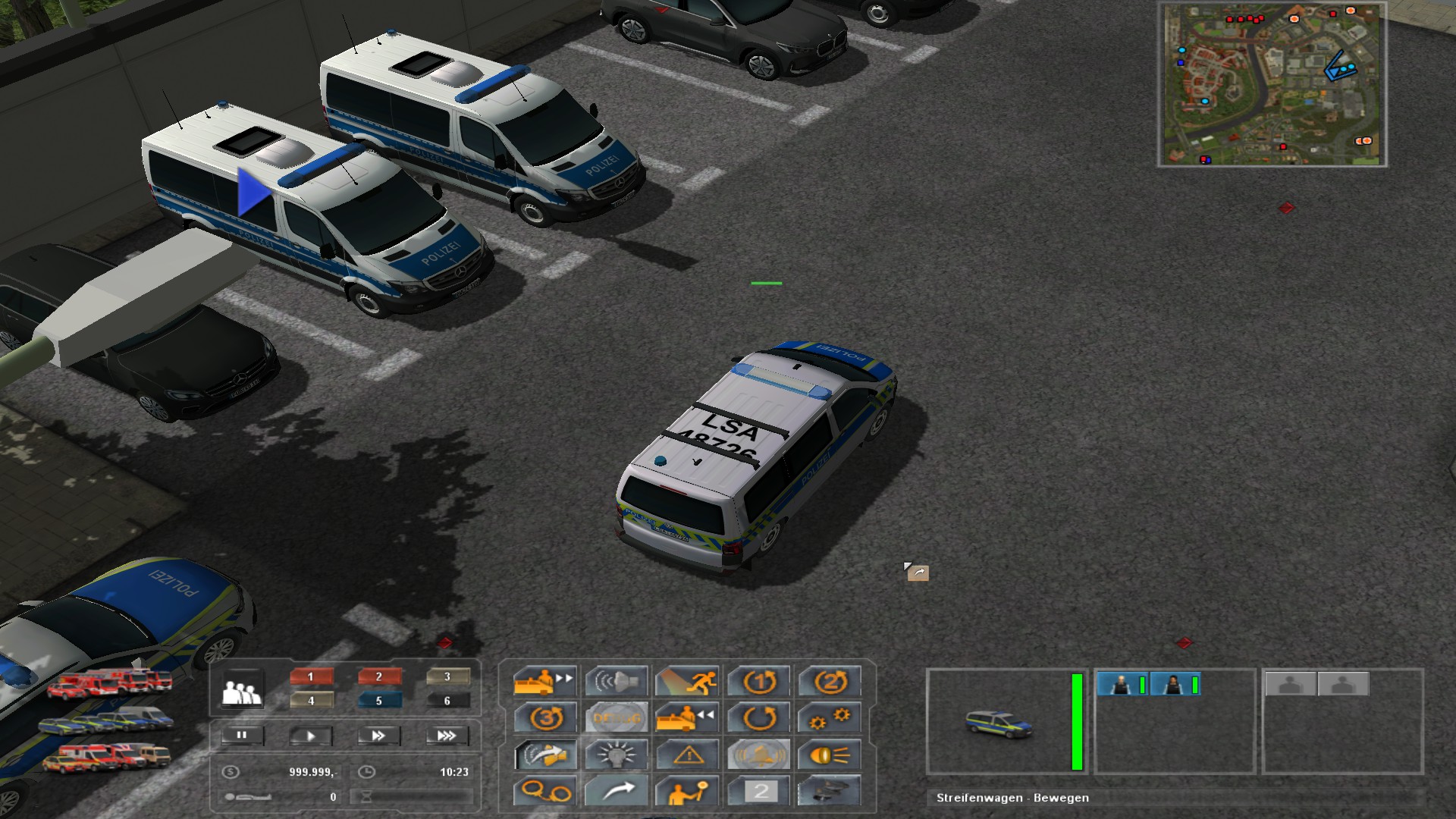Toggle the headlight beam icon

(829, 755)
